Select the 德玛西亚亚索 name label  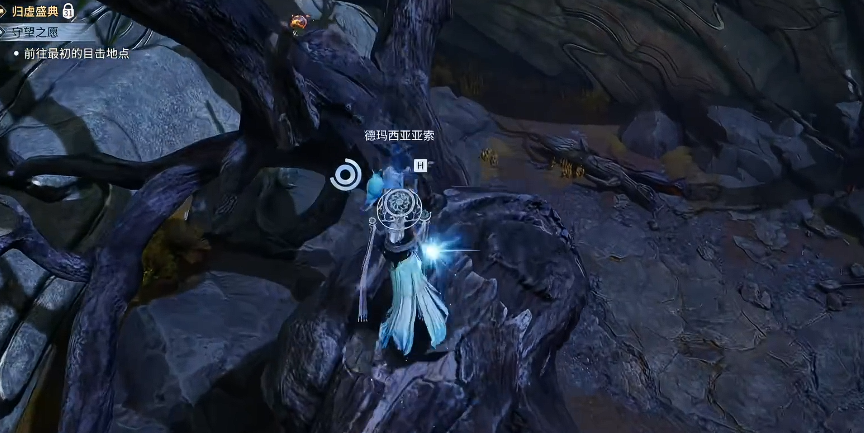pyautogui.click(x=398, y=135)
